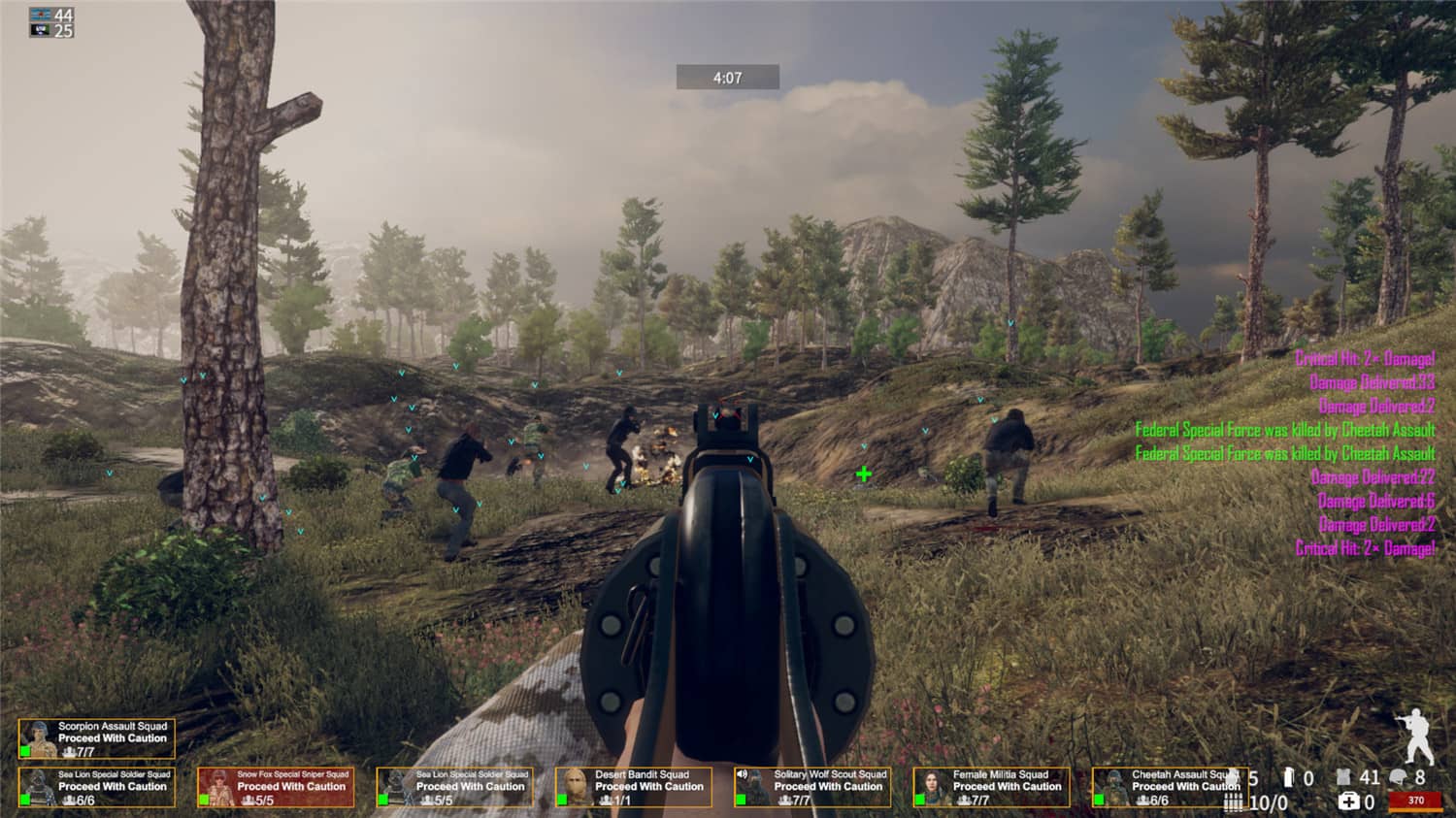Click the helmet icon showing 8
The height and width of the screenshot is (818, 1456).
(x=1396, y=776)
